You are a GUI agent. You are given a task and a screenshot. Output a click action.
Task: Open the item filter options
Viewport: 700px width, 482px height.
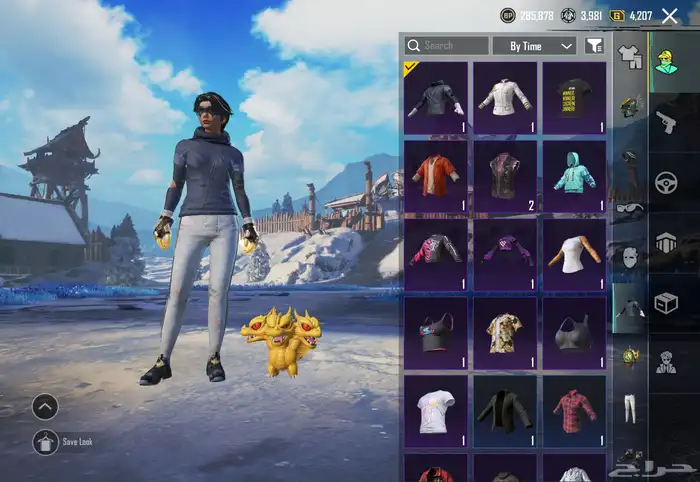click(x=594, y=46)
